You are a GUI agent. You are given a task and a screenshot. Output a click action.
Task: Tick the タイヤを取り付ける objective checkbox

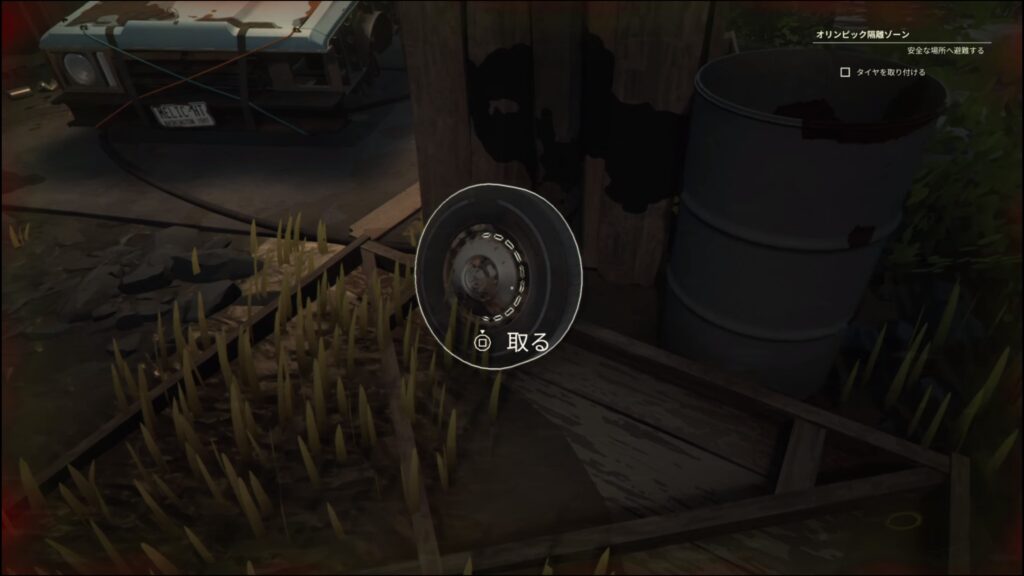pyautogui.click(x=845, y=72)
